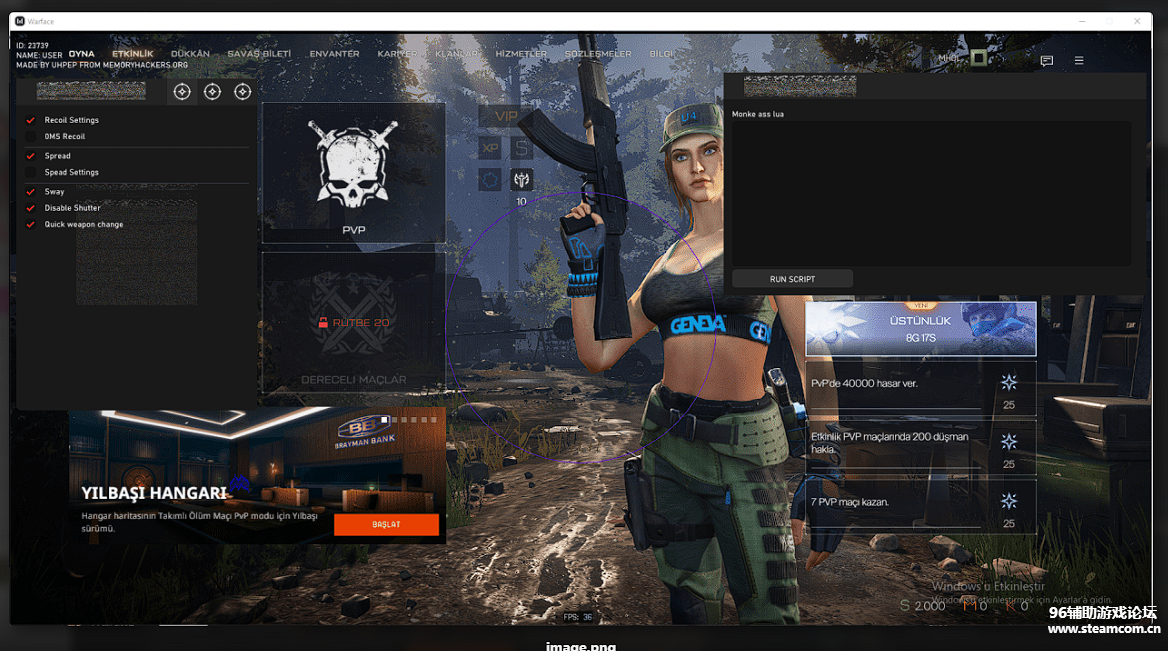Click the VIP booster badge

[507, 116]
